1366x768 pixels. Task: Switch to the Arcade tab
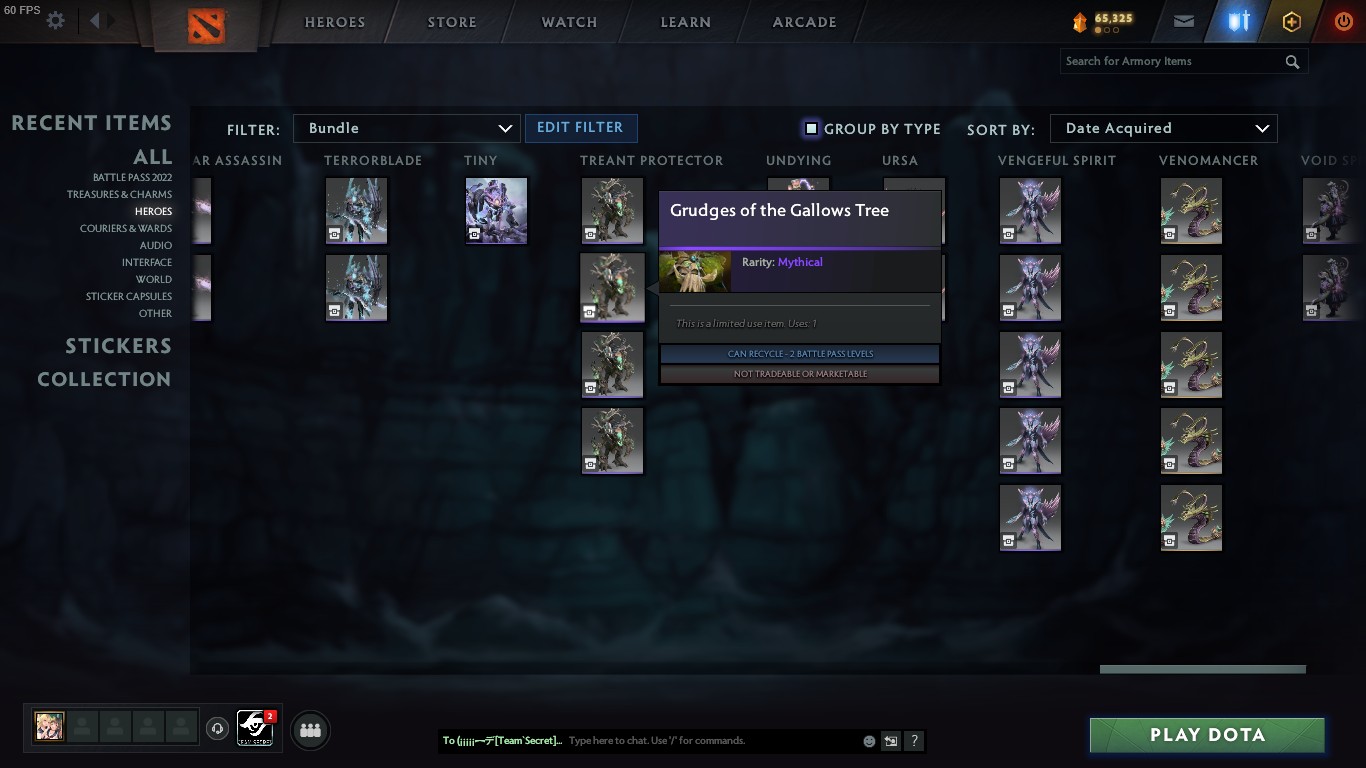pyautogui.click(x=803, y=21)
